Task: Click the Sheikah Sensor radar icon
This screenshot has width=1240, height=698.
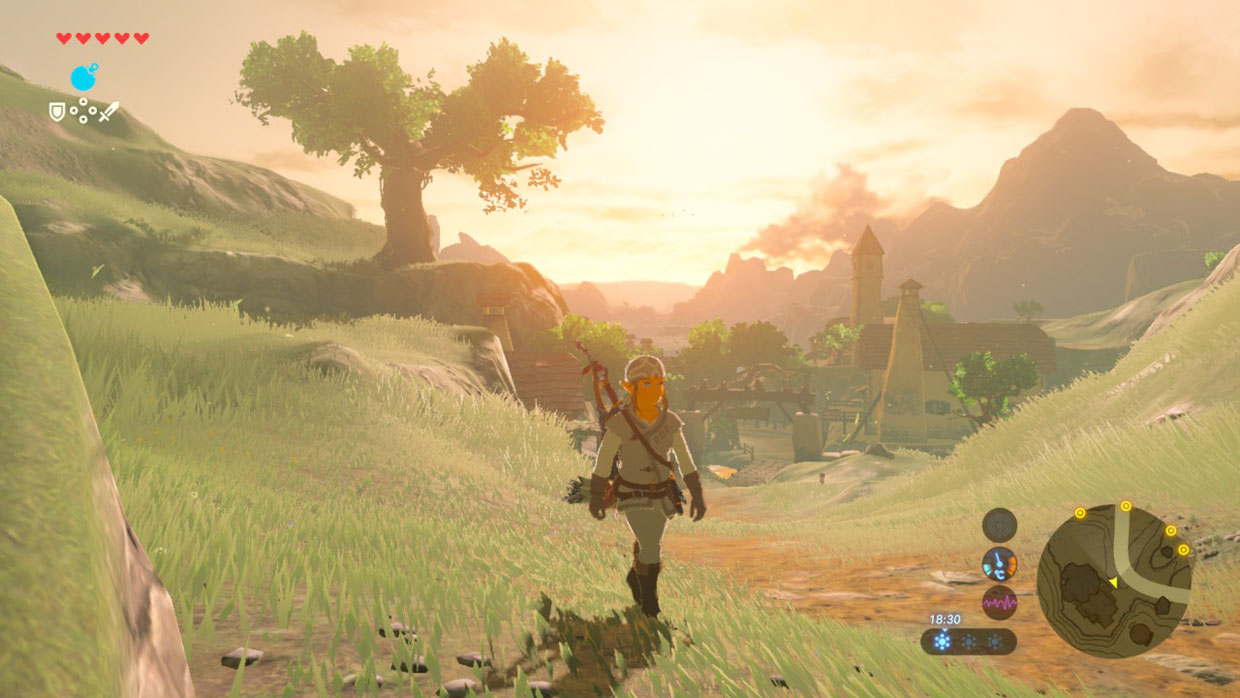Action: coord(999,525)
